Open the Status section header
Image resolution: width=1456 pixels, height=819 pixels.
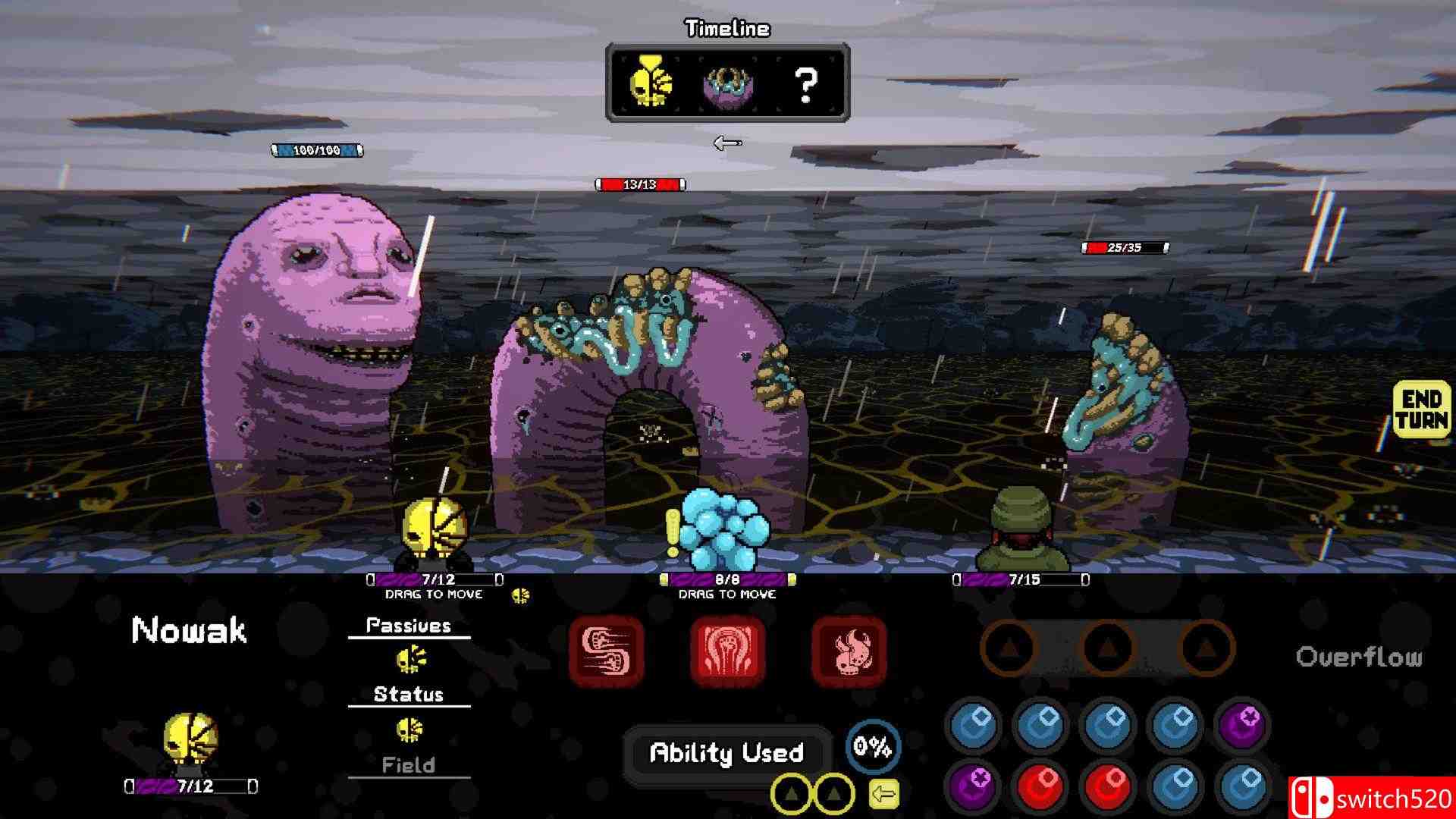point(408,692)
